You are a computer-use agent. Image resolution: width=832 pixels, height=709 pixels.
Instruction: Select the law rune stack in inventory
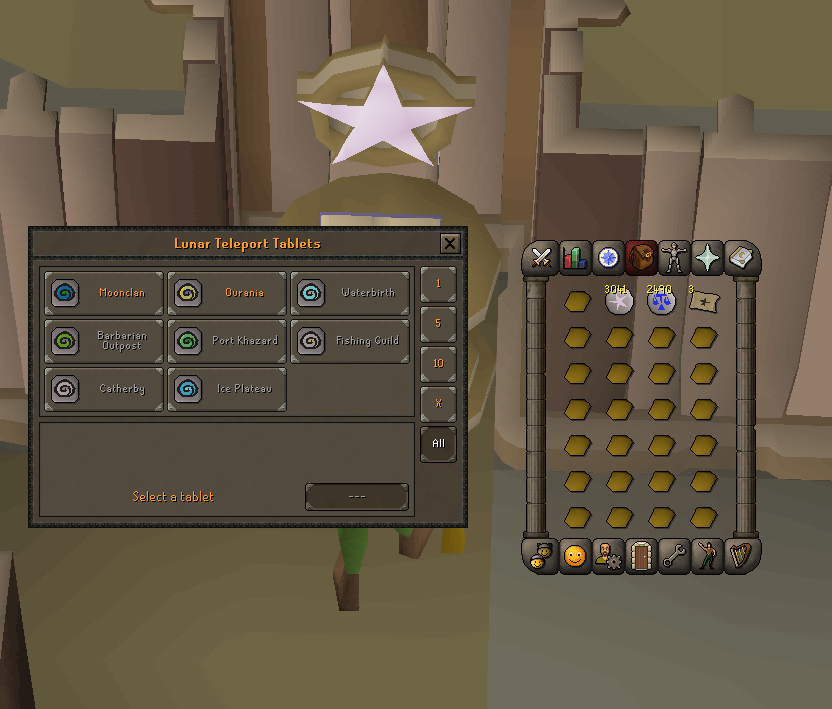(x=661, y=301)
